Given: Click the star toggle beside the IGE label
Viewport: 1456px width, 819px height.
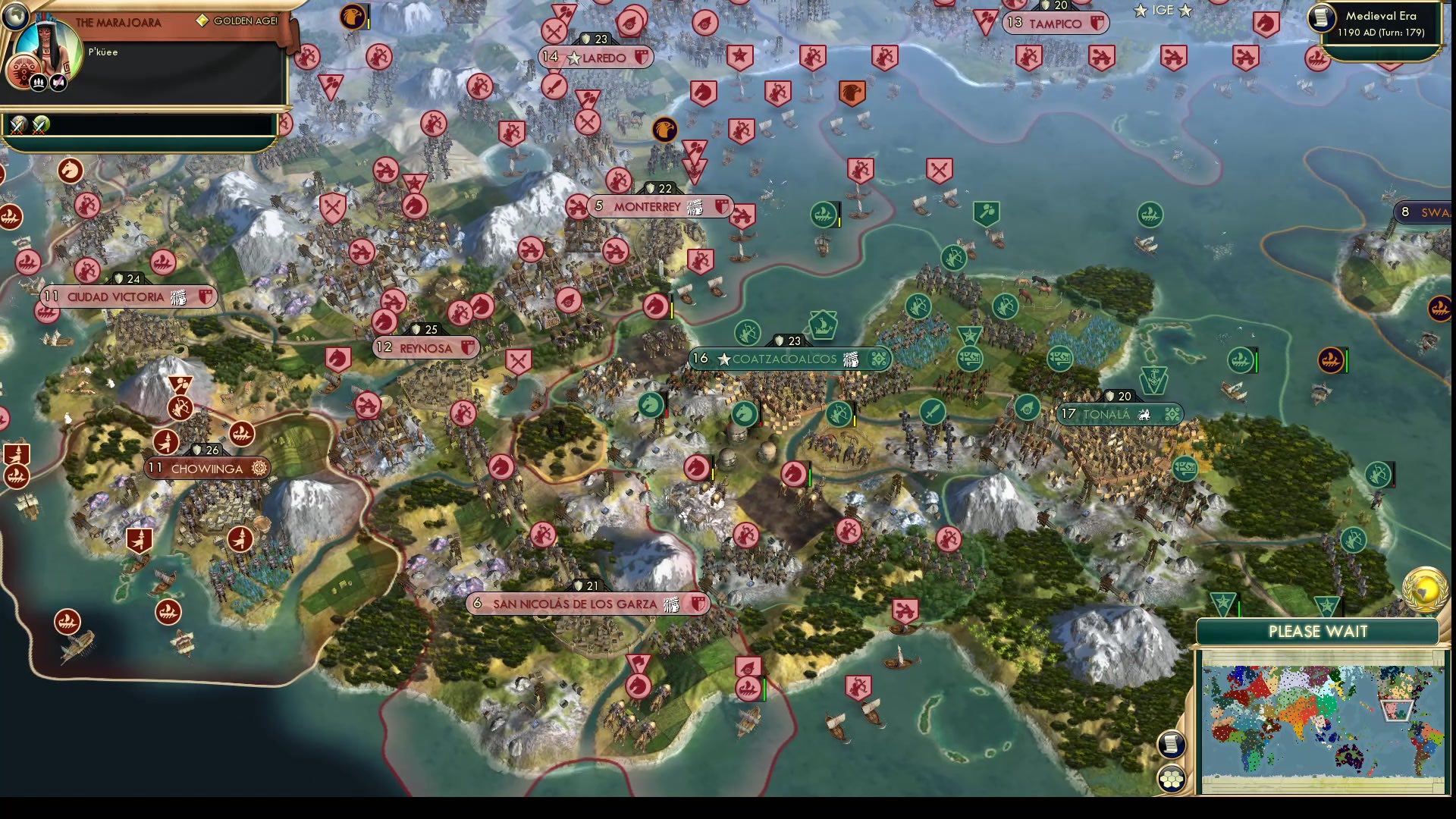Looking at the screenshot, I should [1140, 11].
